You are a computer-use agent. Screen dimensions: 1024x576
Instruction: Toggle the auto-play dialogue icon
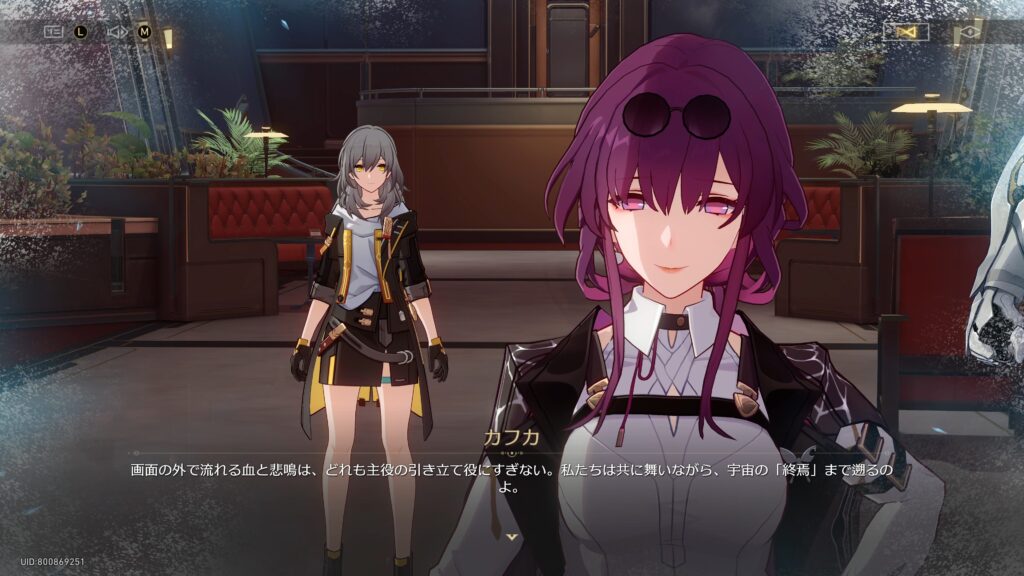[117, 31]
